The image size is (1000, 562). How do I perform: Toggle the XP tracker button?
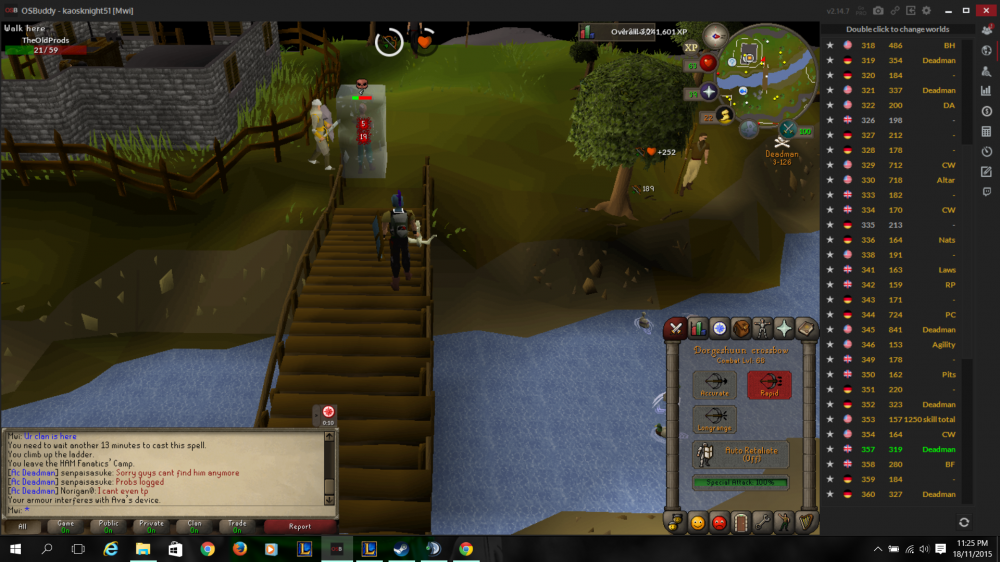(691, 47)
